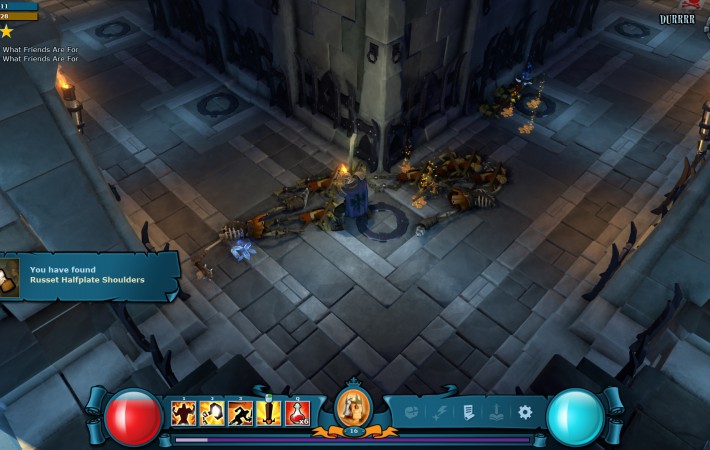Click the download-arrow menu icon
Image resolution: width=710 pixels, height=450 pixels.
point(497,412)
